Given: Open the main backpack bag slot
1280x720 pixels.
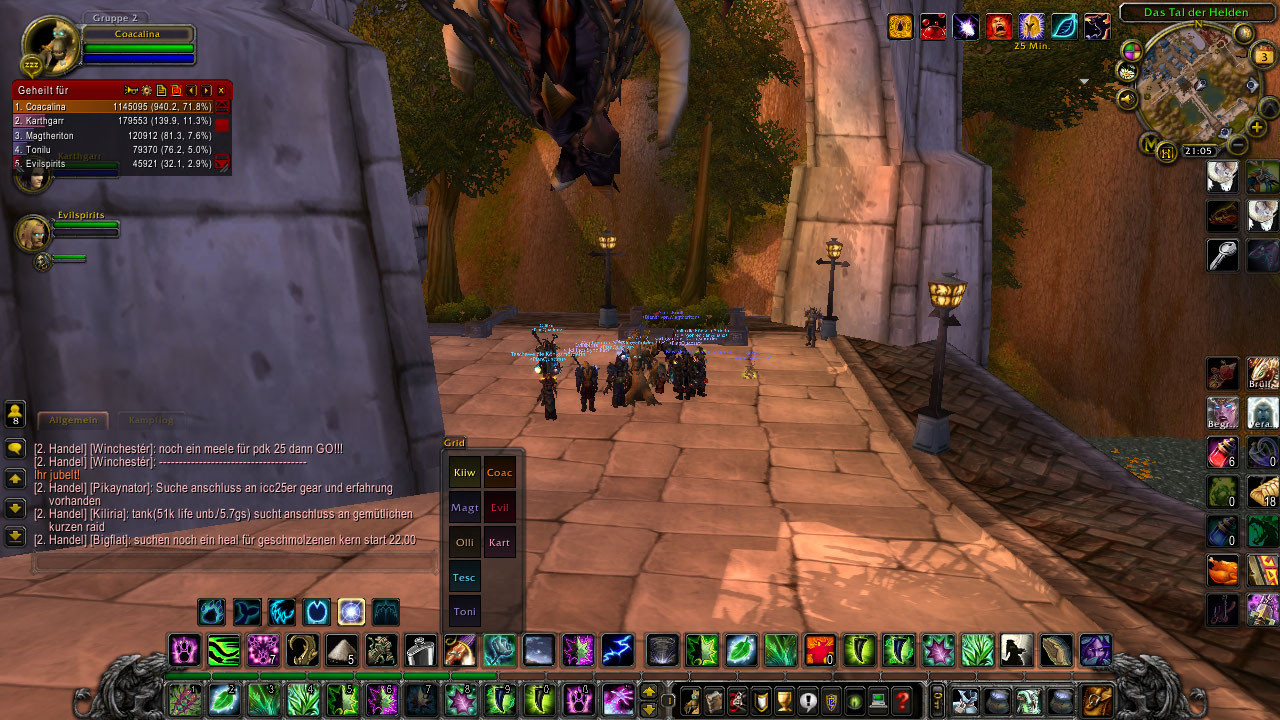Looking at the screenshot, I should click(x=1097, y=701).
